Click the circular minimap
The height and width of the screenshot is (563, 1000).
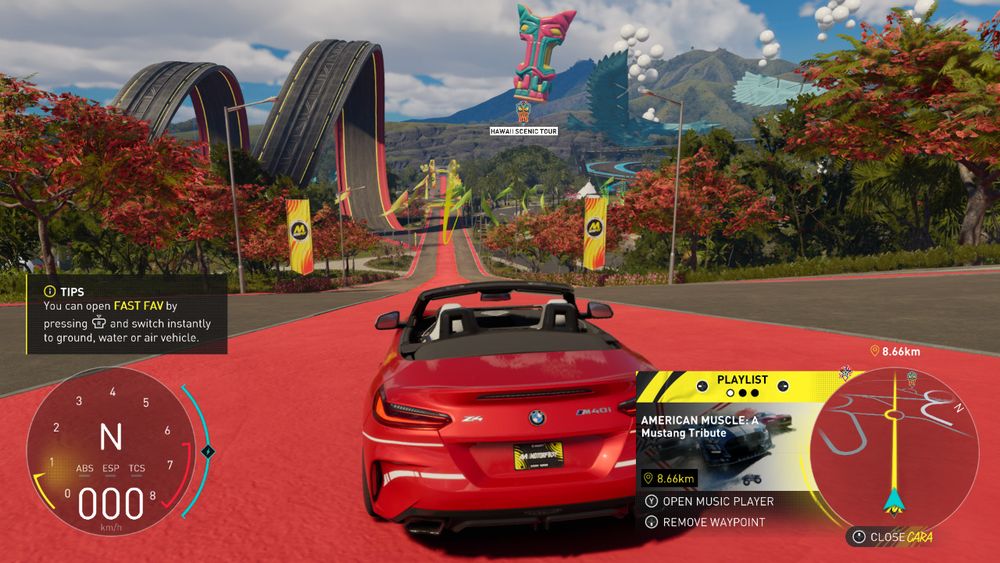click(x=893, y=440)
